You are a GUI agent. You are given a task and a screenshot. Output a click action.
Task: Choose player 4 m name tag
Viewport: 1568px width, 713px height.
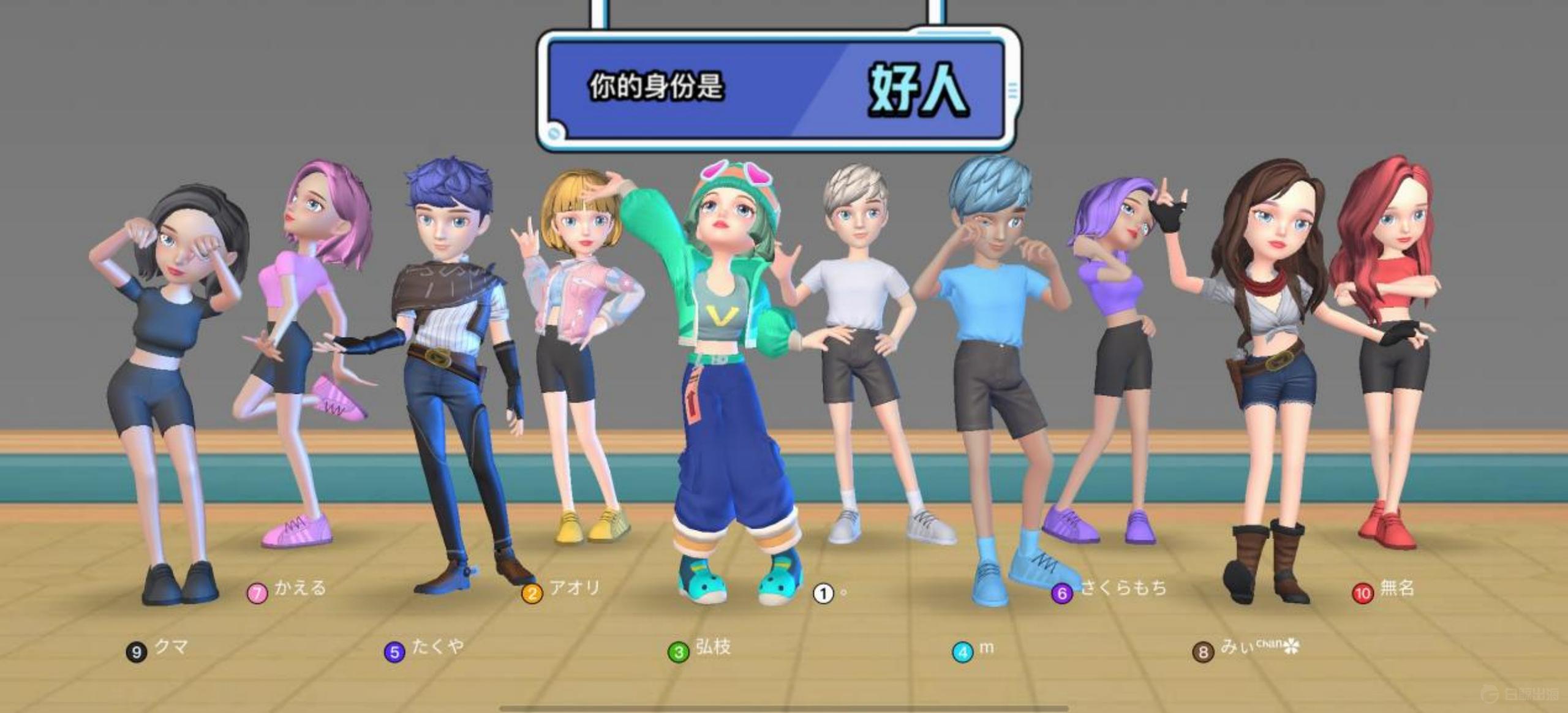973,650
